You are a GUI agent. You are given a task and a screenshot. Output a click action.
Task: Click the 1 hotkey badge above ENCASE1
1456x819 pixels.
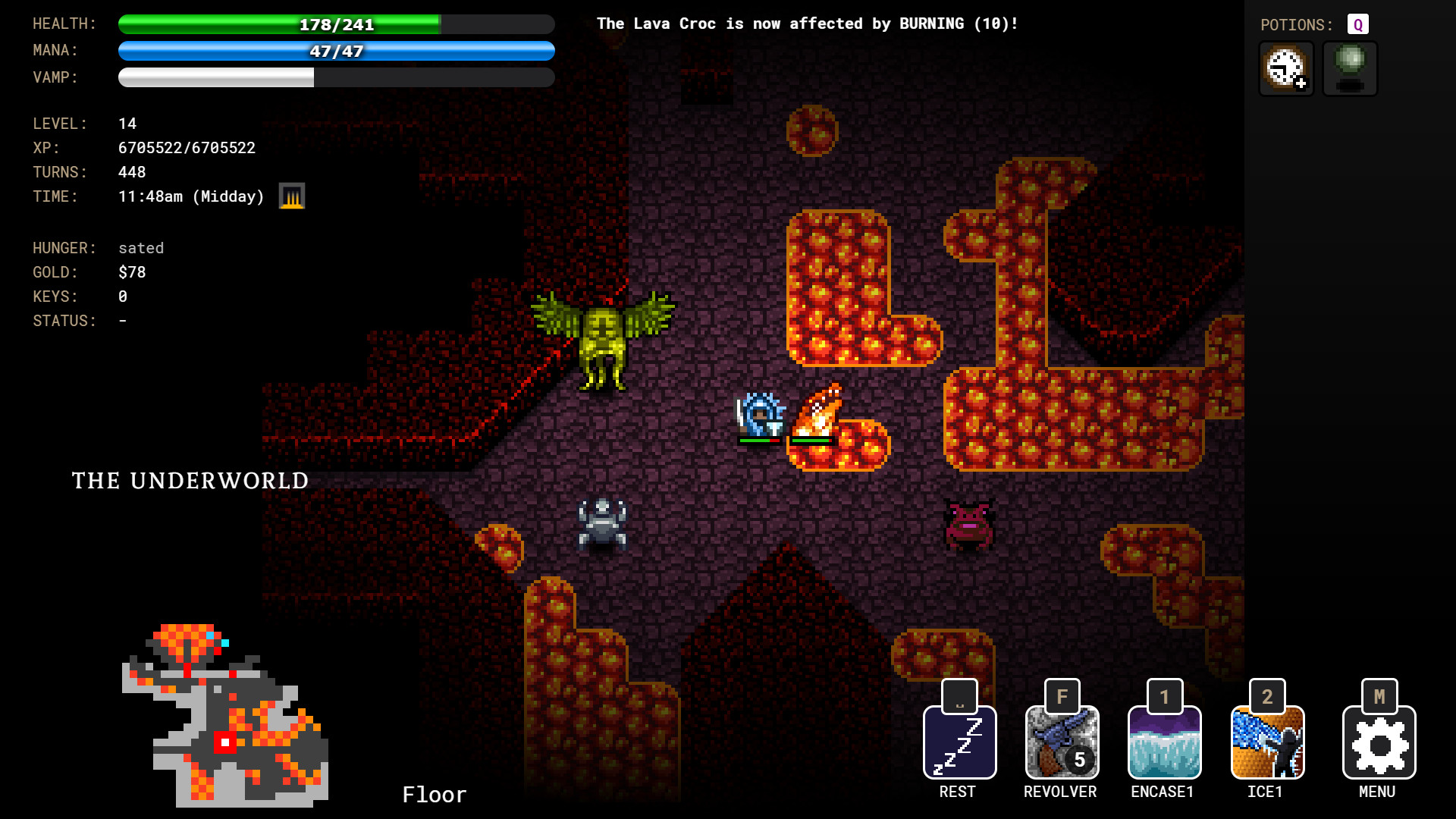coord(1163,695)
